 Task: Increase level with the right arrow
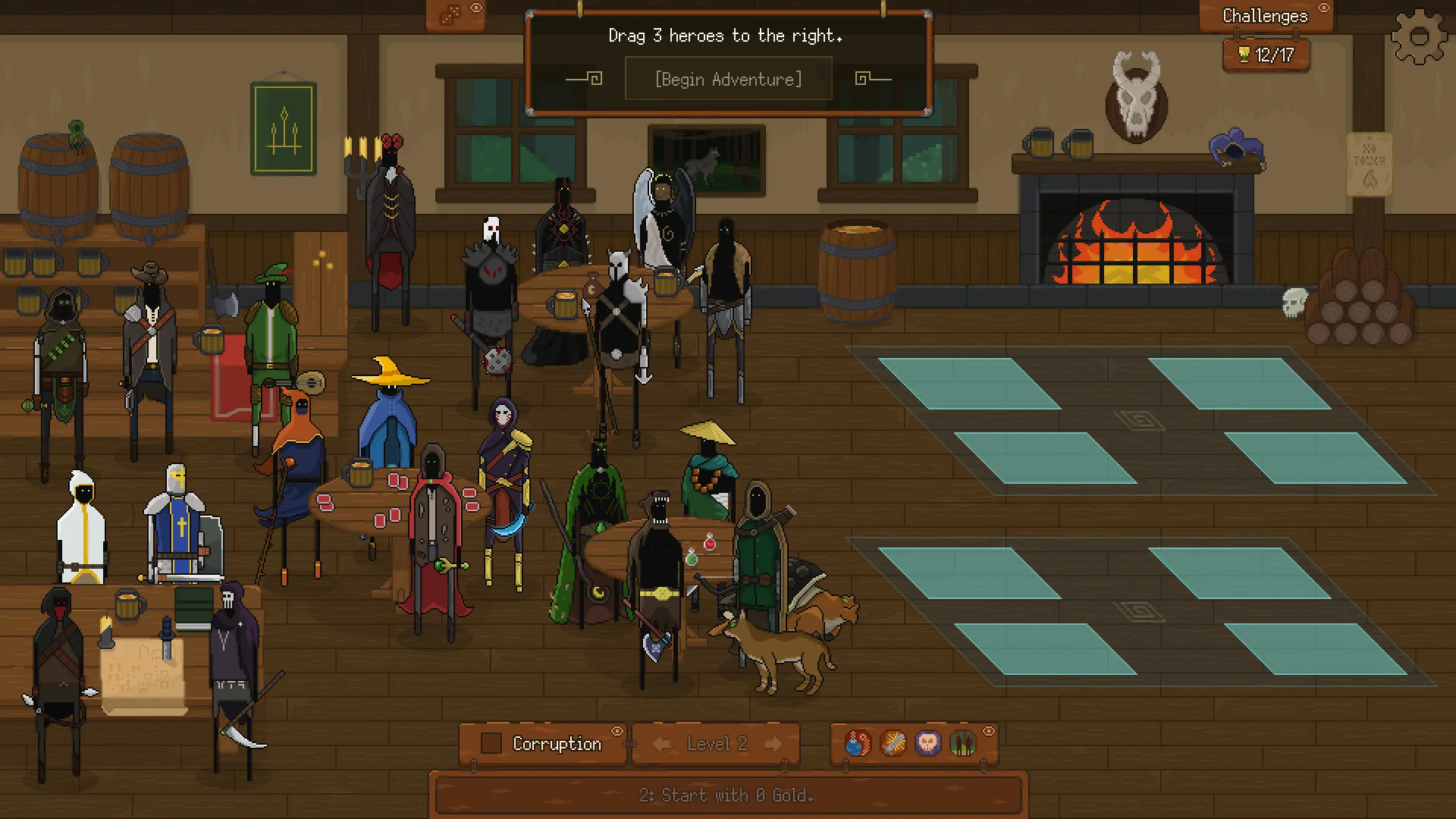pyautogui.click(x=773, y=744)
